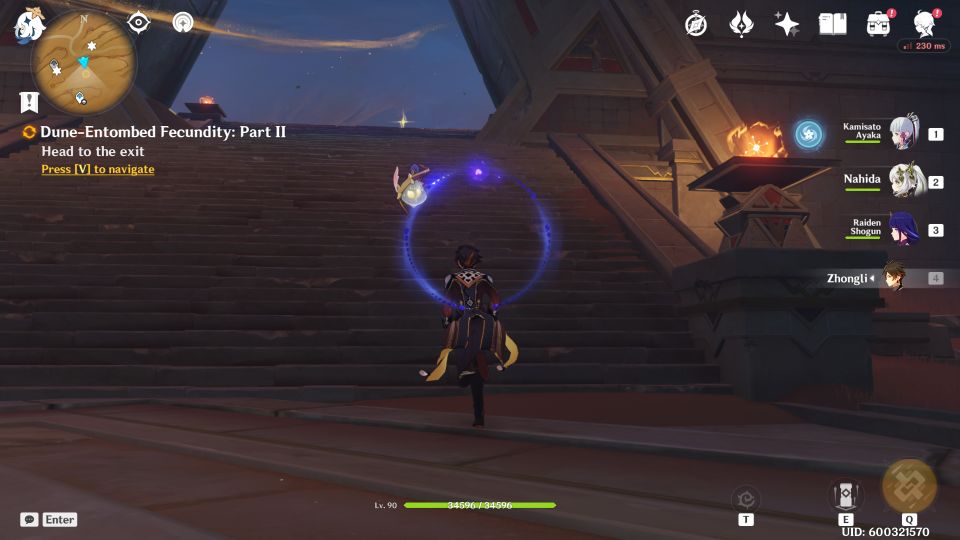The height and width of the screenshot is (540, 960).
Task: Open the eye-shaped elemental sight icon
Action: [138, 22]
